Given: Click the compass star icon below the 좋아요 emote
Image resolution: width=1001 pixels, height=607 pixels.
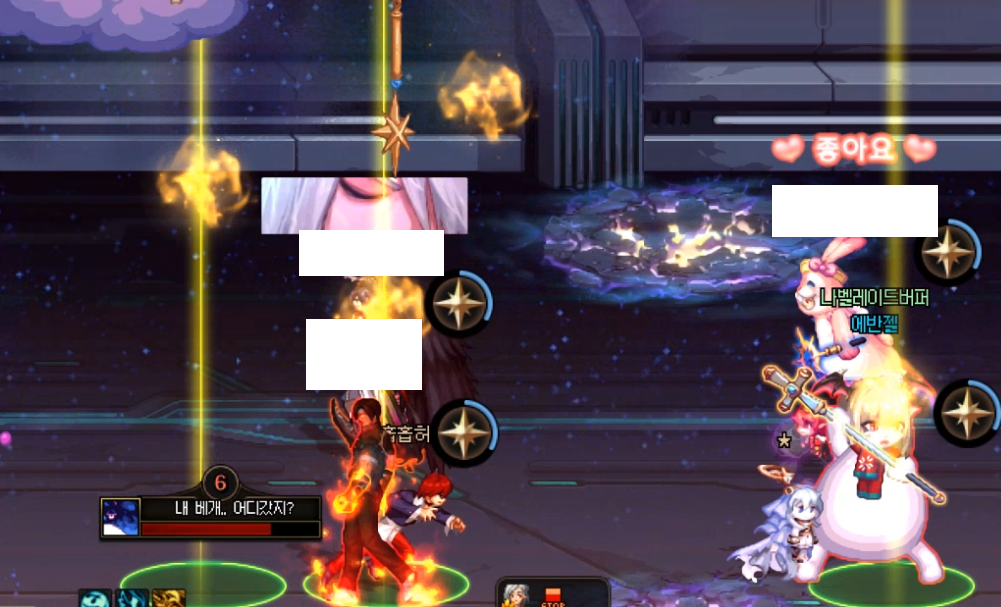Looking at the screenshot, I should point(946,252).
